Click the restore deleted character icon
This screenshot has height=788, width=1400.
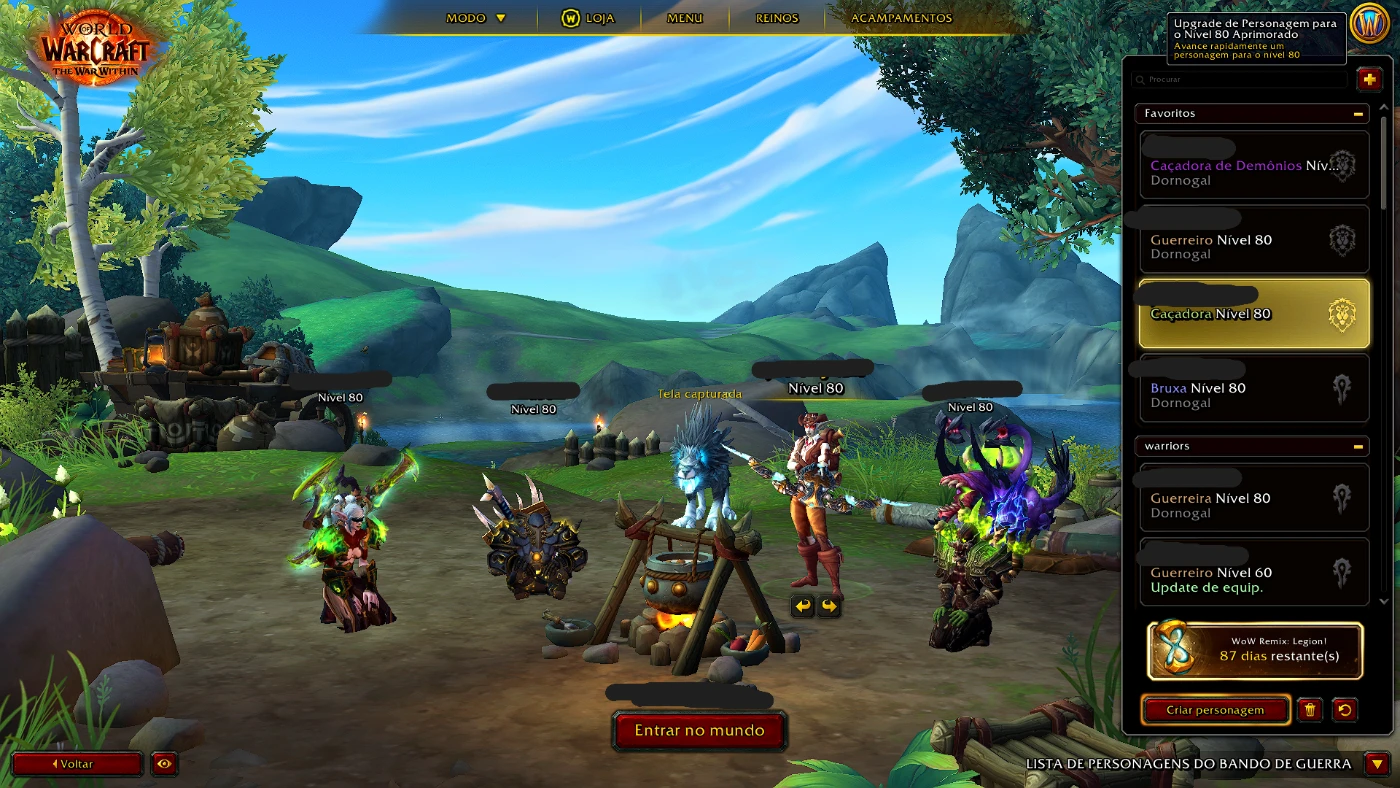[1346, 710]
